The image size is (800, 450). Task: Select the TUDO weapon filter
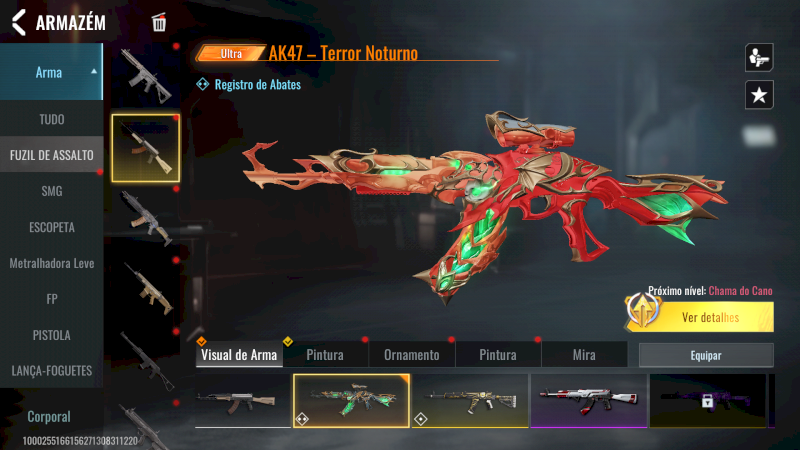[x=51, y=119]
